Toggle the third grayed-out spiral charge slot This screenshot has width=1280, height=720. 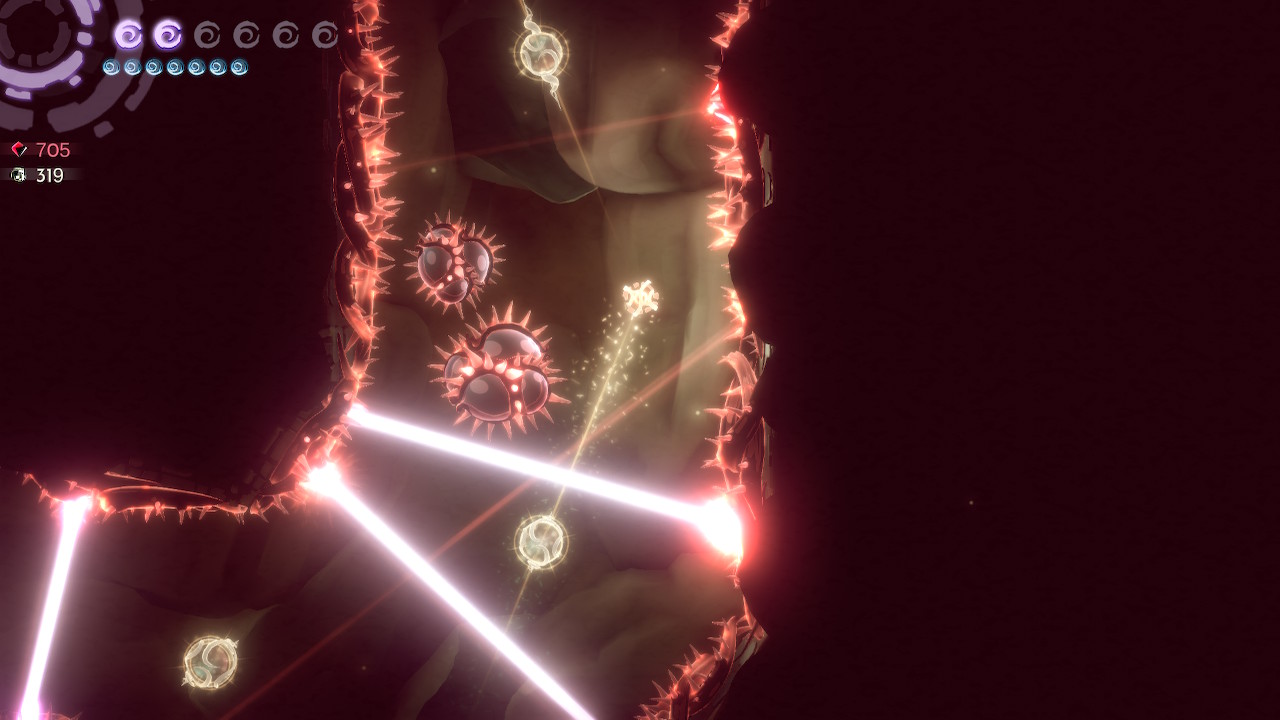coord(205,35)
